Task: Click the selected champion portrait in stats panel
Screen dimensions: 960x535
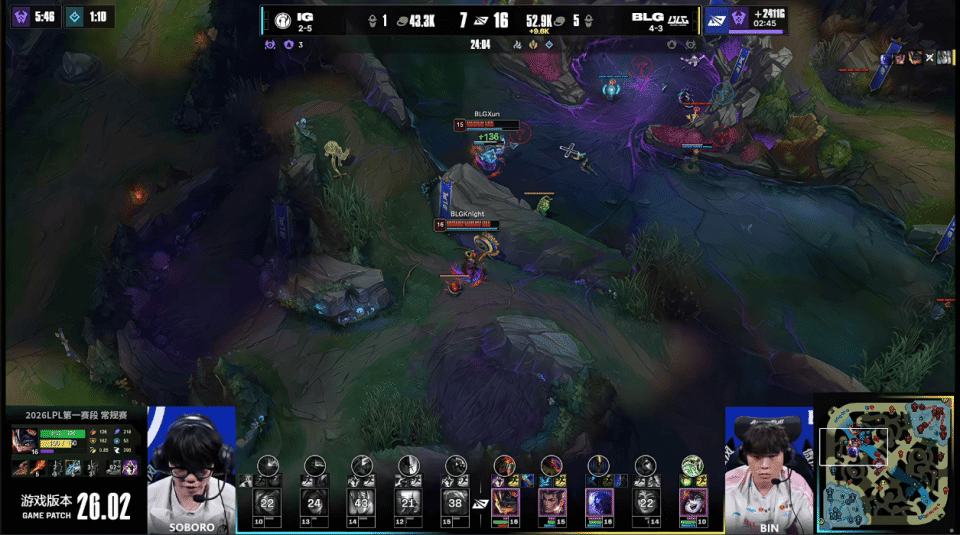Action: pos(25,441)
